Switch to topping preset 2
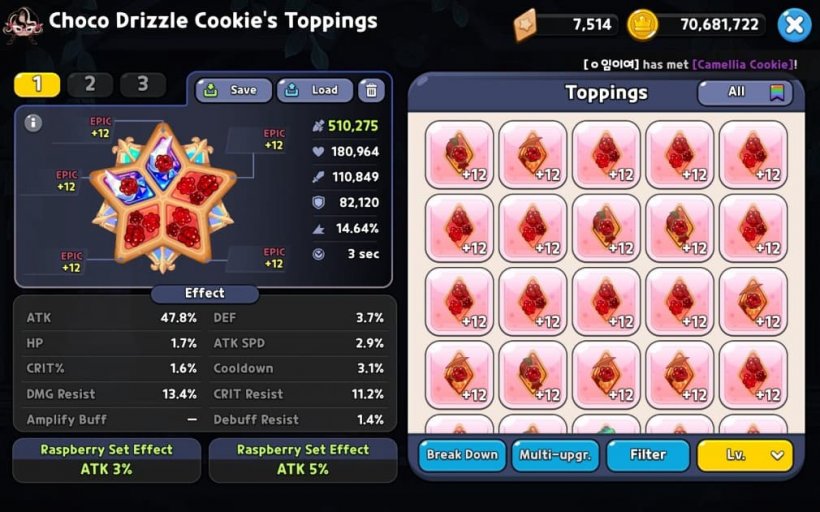820x512 pixels. coord(90,85)
